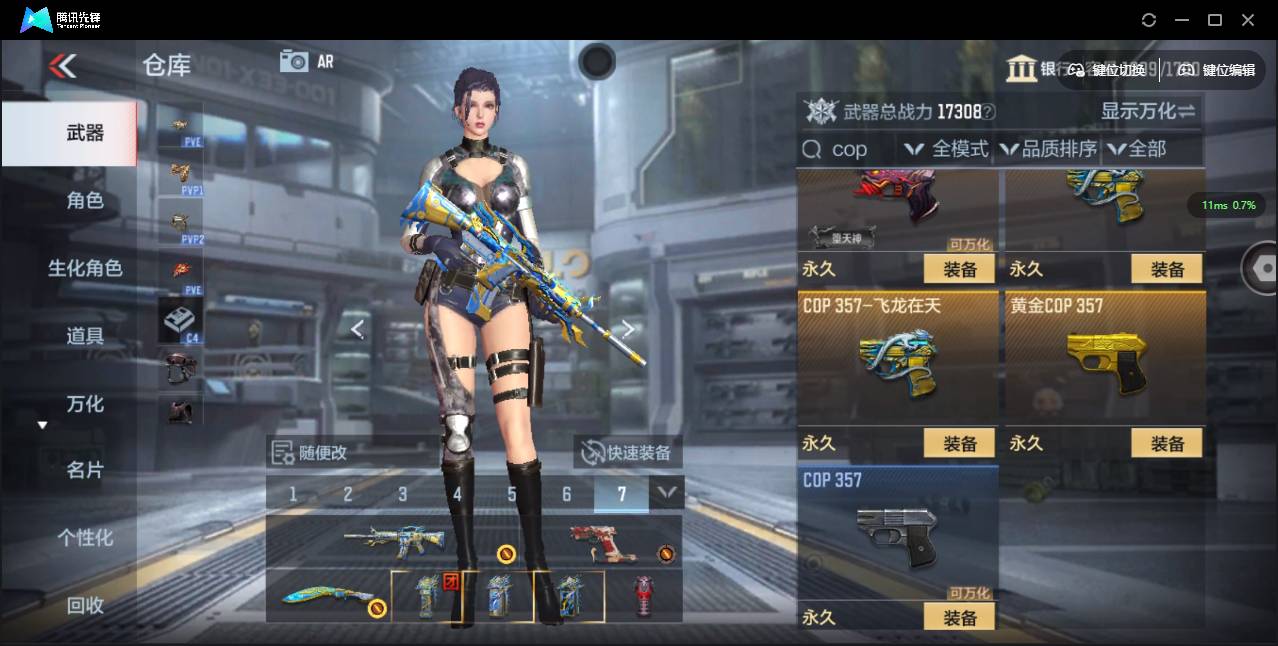Equip the COP 357-飞龙在天 pistol

(958, 443)
